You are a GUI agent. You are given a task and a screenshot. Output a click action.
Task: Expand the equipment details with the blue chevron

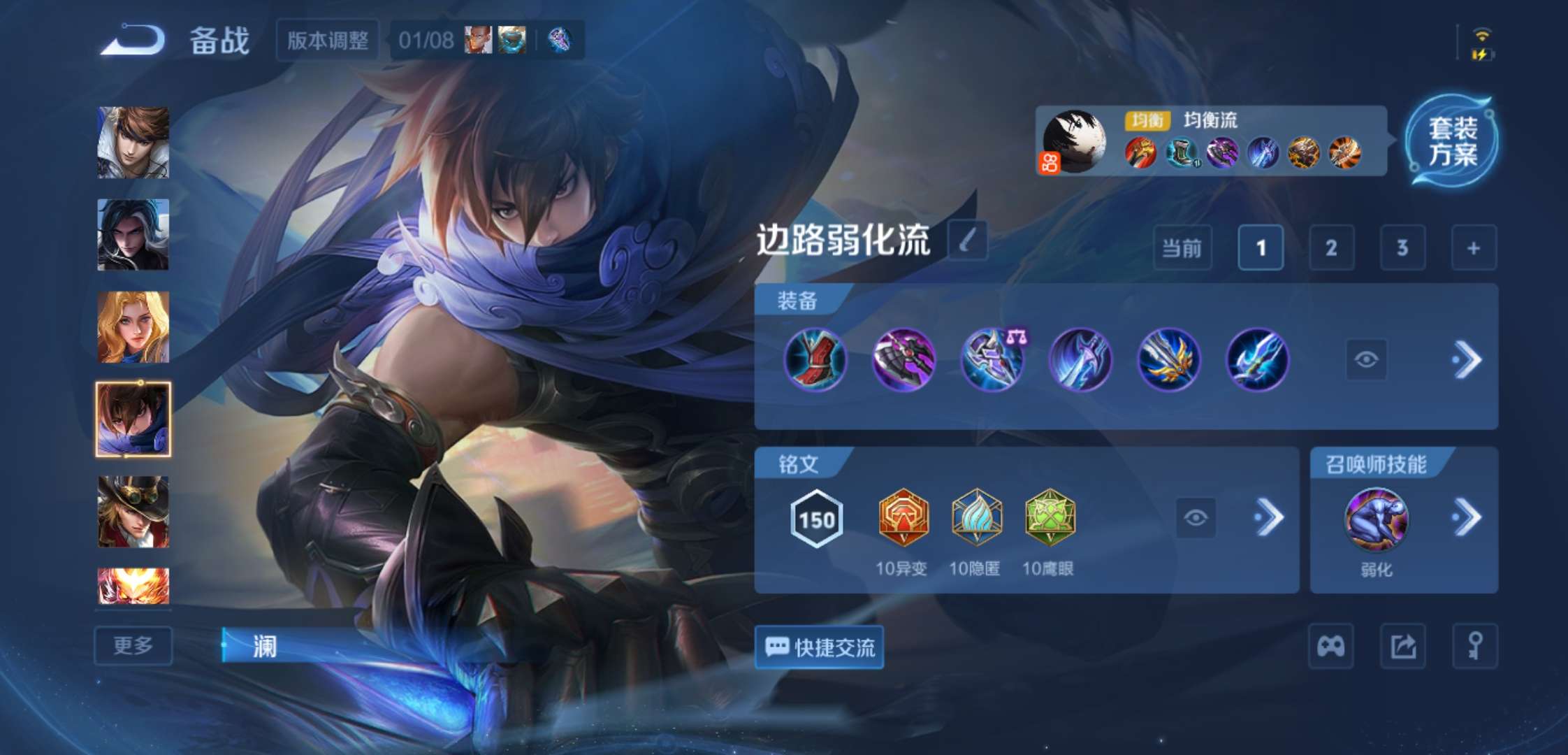(1466, 358)
